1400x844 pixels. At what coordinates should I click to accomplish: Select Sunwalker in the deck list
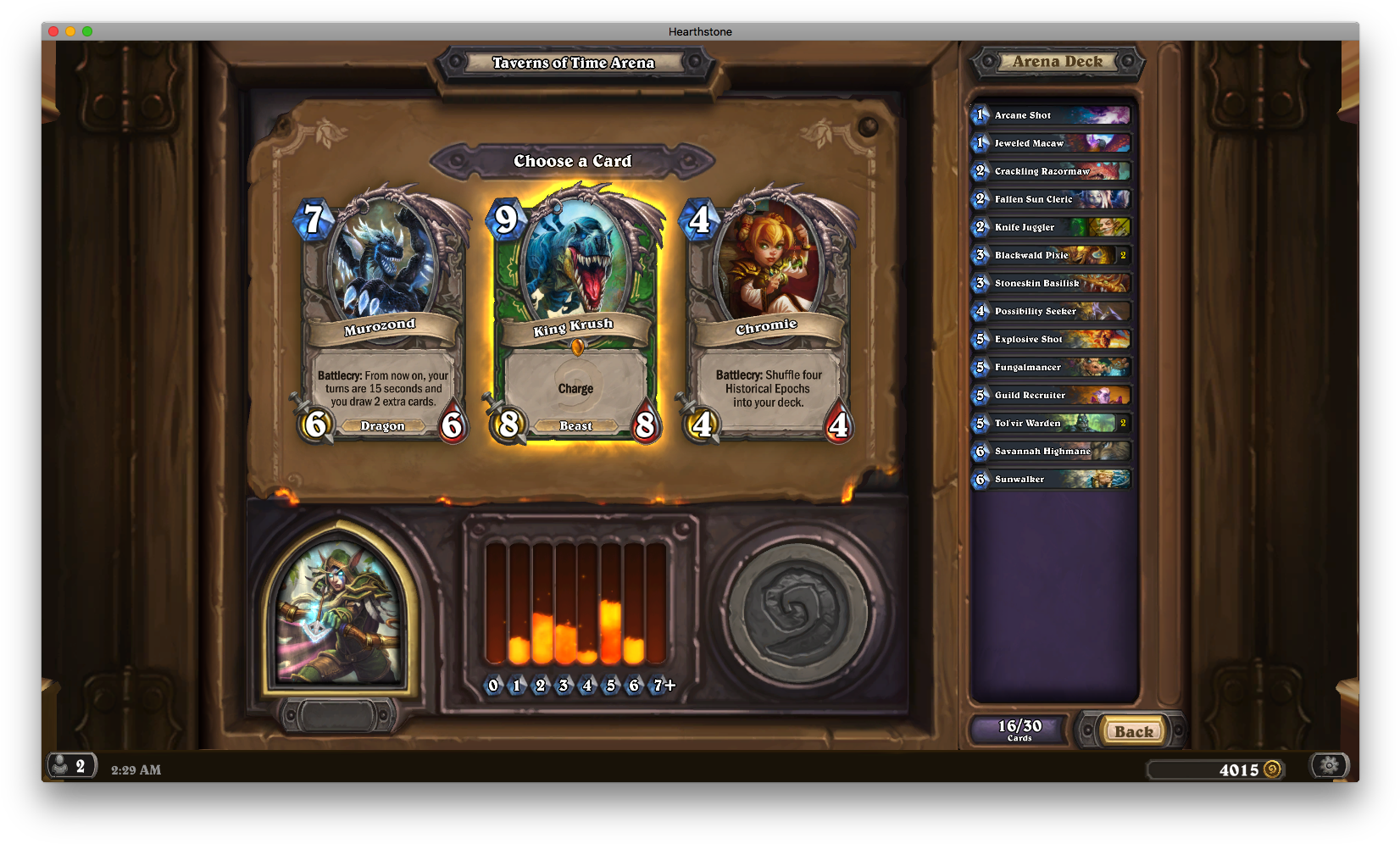click(x=1051, y=479)
